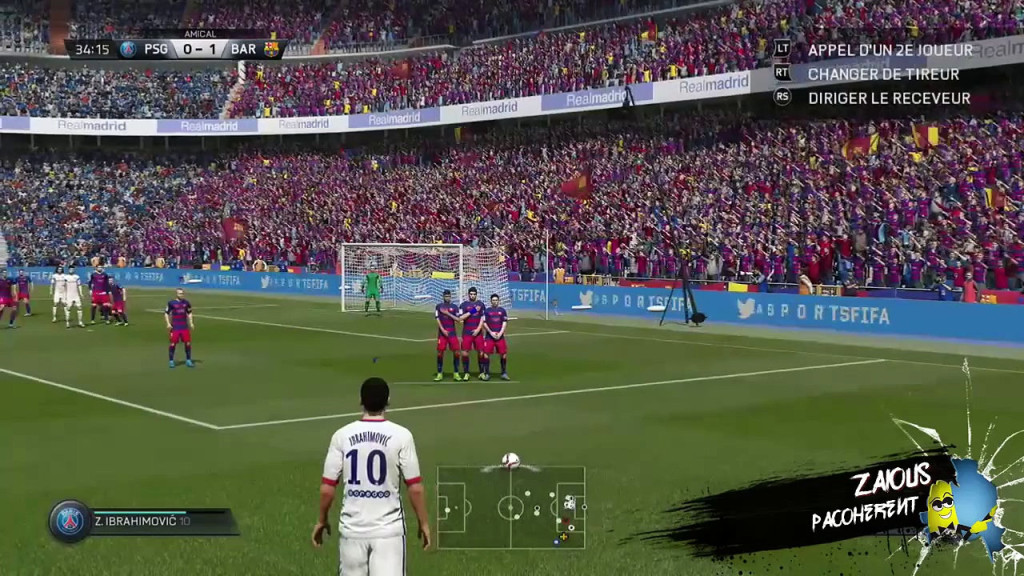
Task: Click the PSG badge in the scoreboard
Action: pos(128,49)
